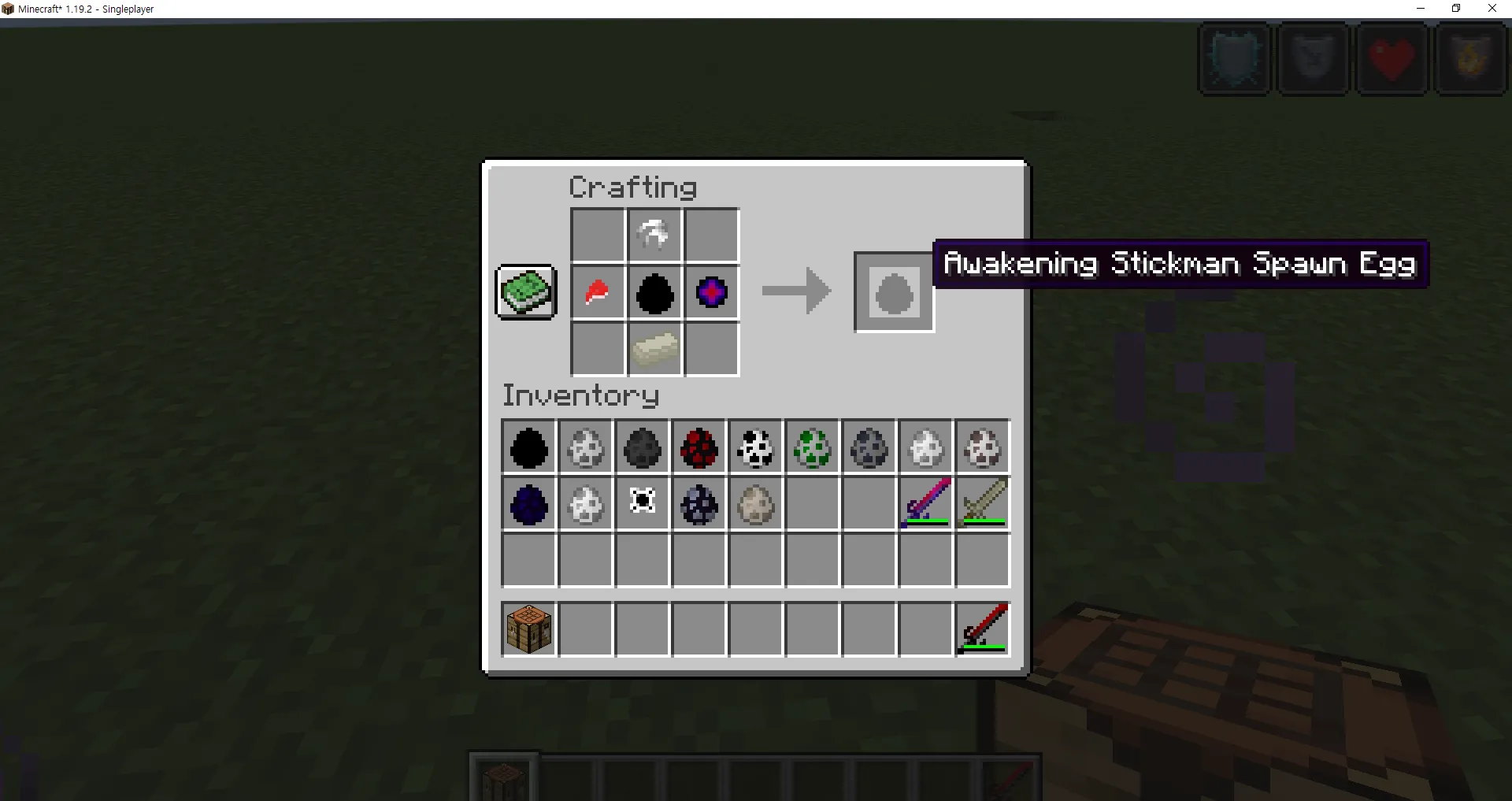The width and height of the screenshot is (1512, 801).
Task: Click the white egg with black center
Action: tap(642, 504)
